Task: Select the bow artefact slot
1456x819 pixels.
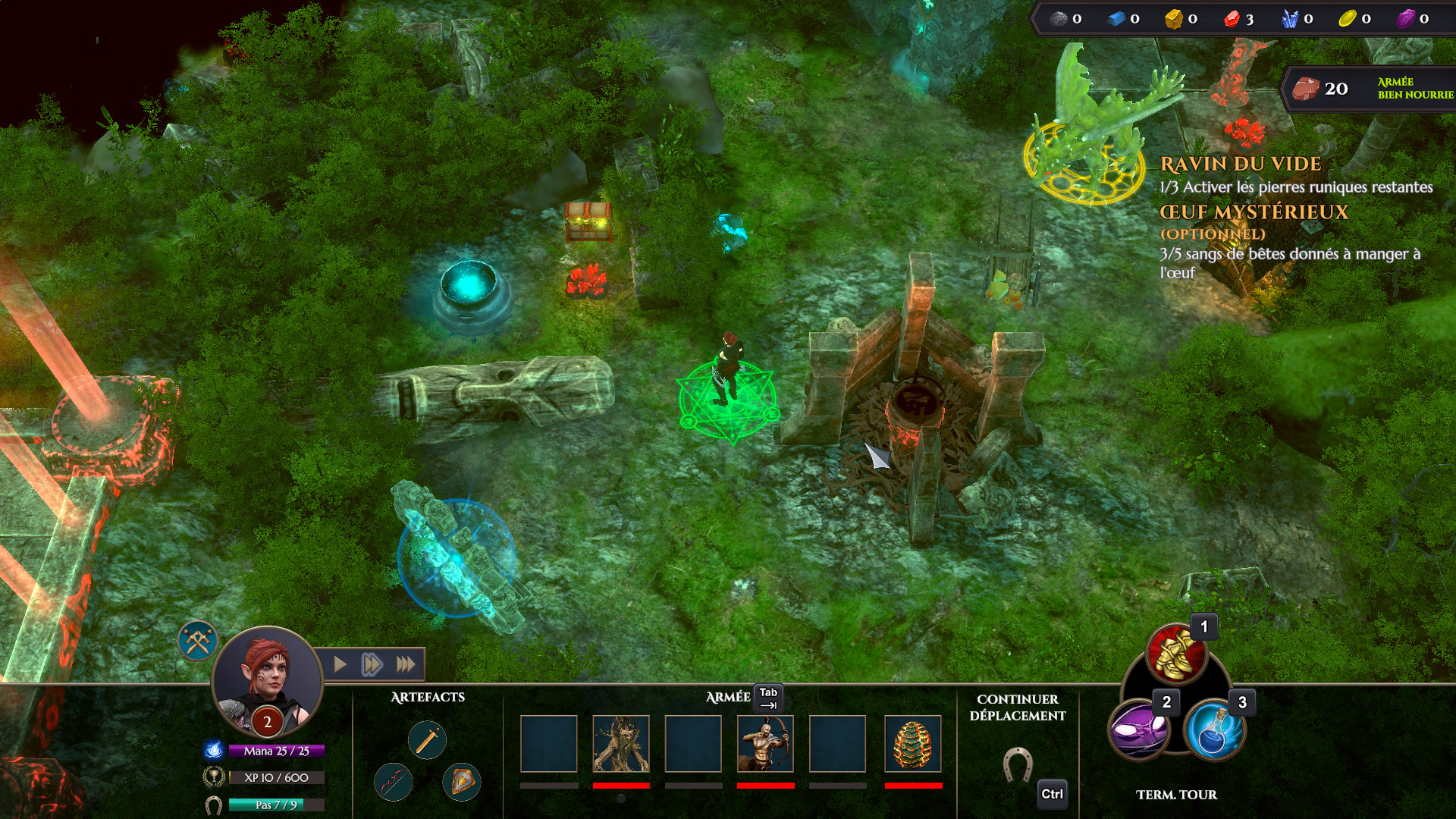Action: (x=394, y=782)
